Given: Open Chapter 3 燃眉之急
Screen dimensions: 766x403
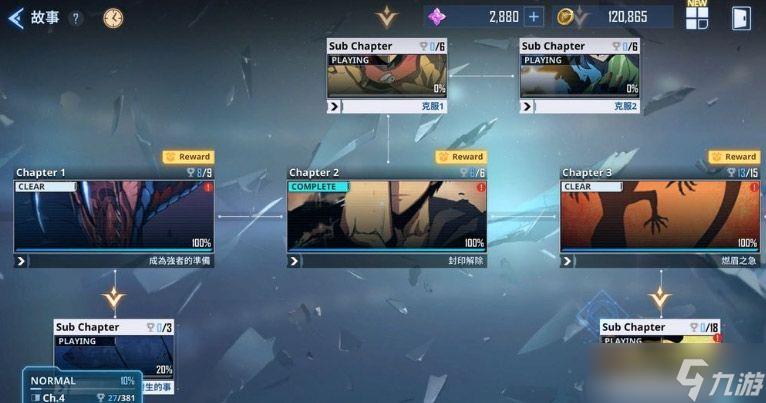Looking at the screenshot, I should coord(660,215).
